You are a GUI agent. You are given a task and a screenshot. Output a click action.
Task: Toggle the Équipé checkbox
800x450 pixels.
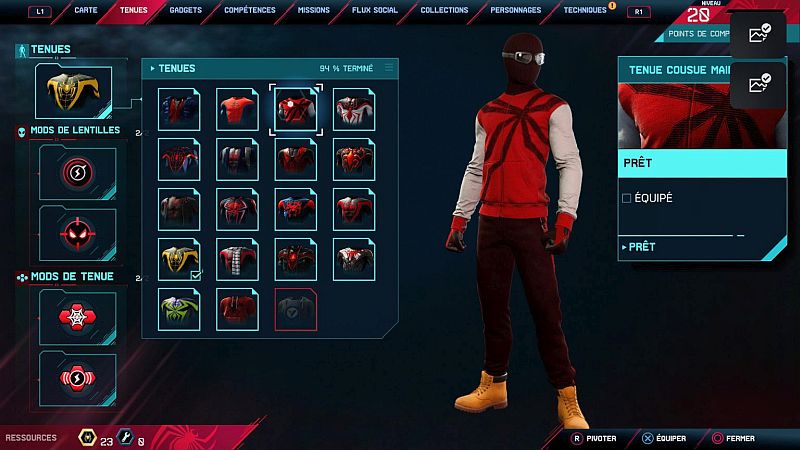point(627,198)
